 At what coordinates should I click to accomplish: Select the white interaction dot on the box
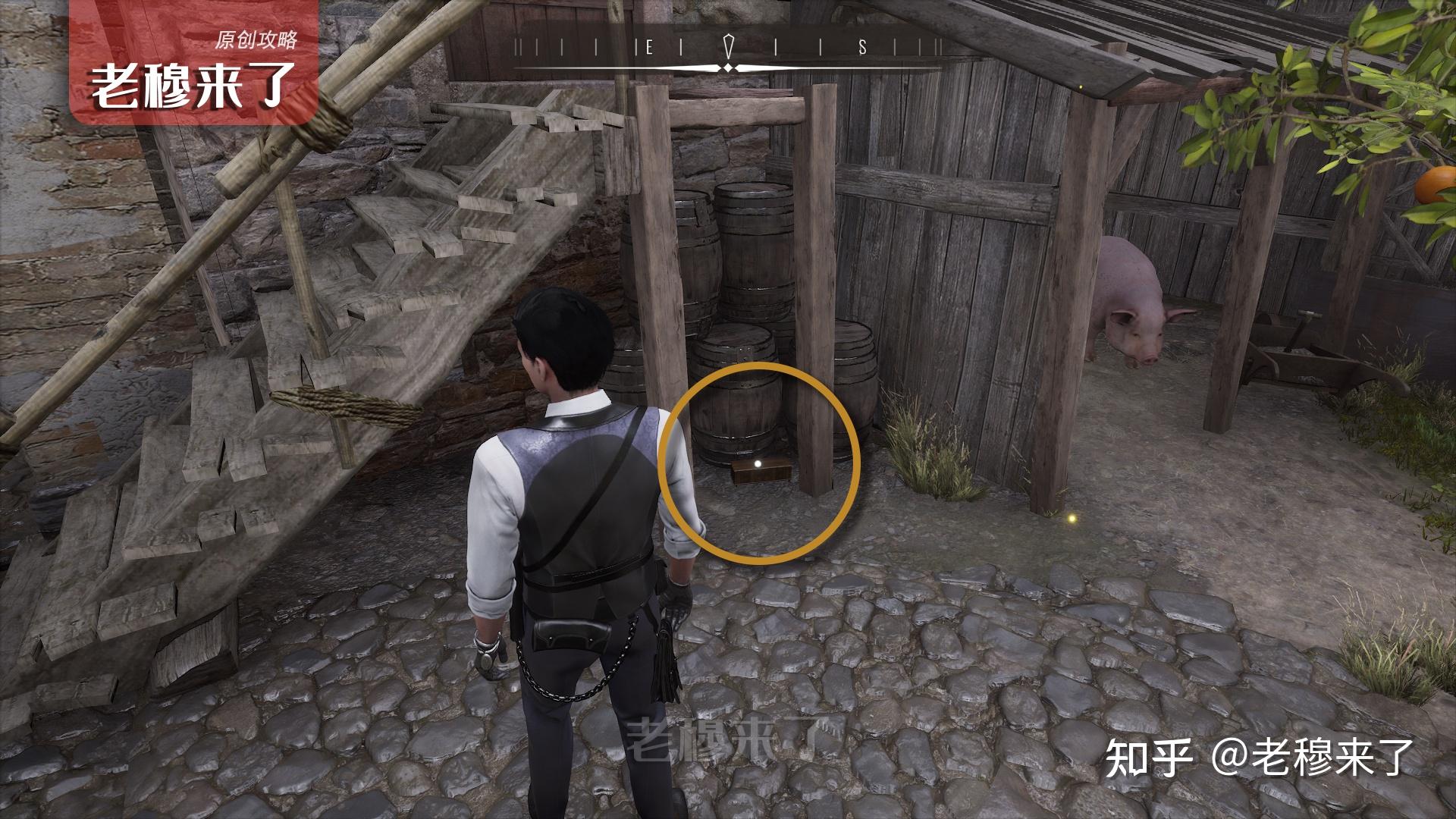pos(757,464)
